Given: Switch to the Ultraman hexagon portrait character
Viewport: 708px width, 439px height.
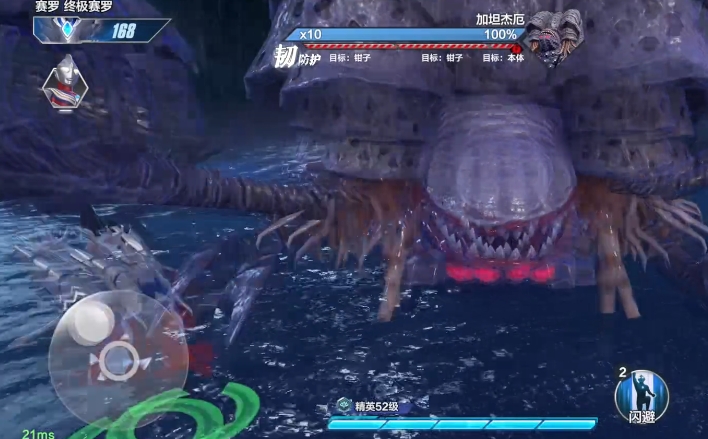Looking at the screenshot, I should point(66,83).
